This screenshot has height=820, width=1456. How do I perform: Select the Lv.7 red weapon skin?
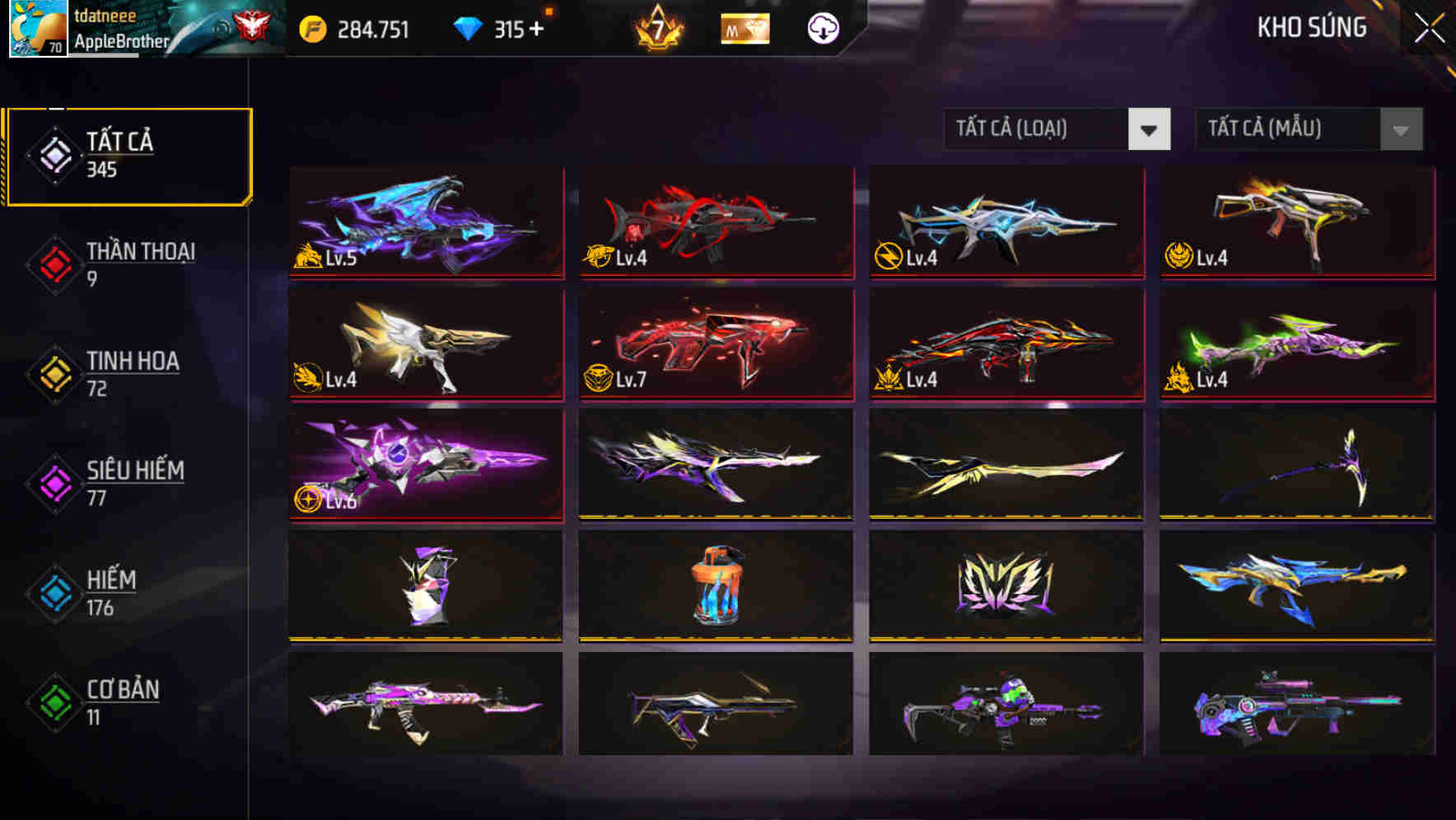pyautogui.click(x=715, y=344)
